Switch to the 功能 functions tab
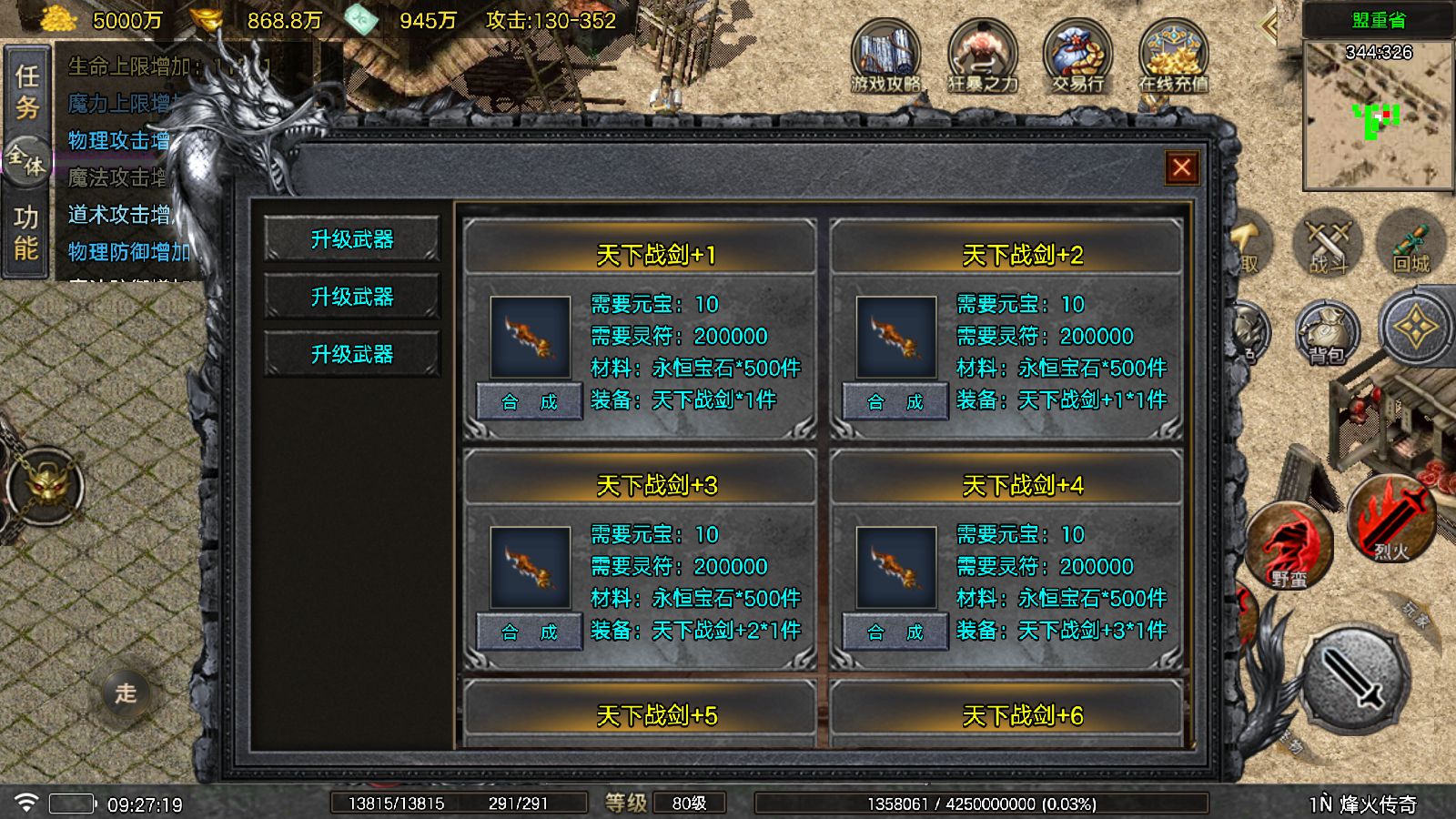 coord(26,233)
